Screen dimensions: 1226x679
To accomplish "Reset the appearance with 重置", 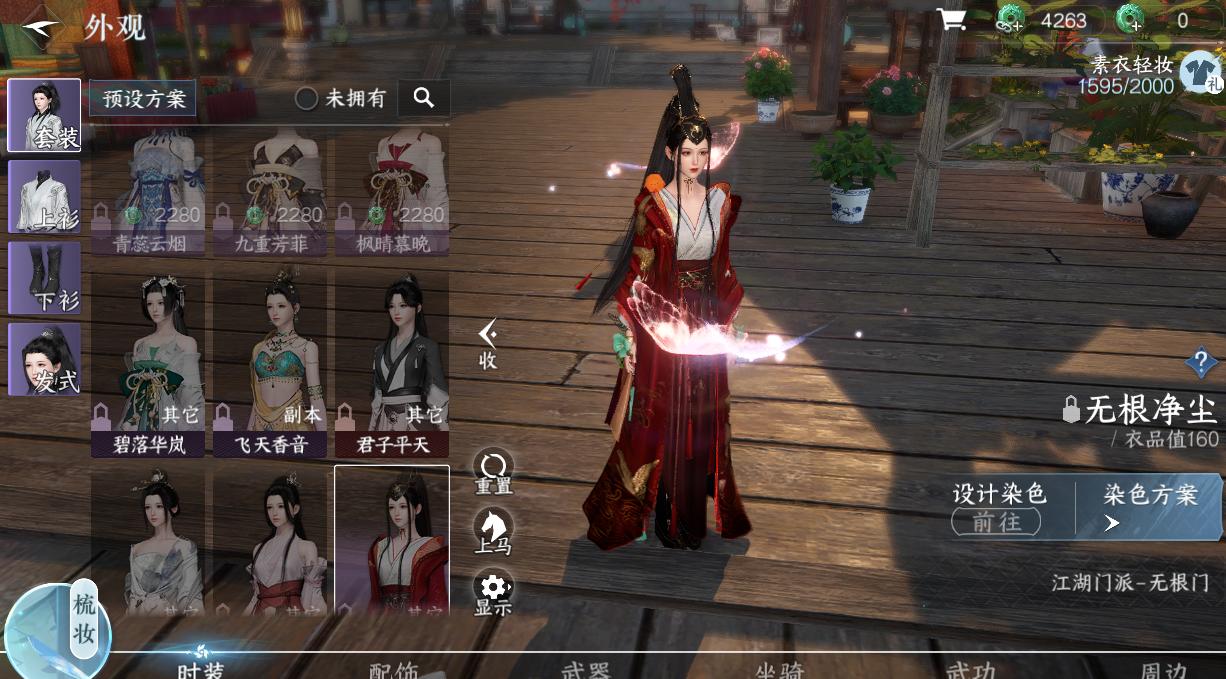I will pos(493,472).
